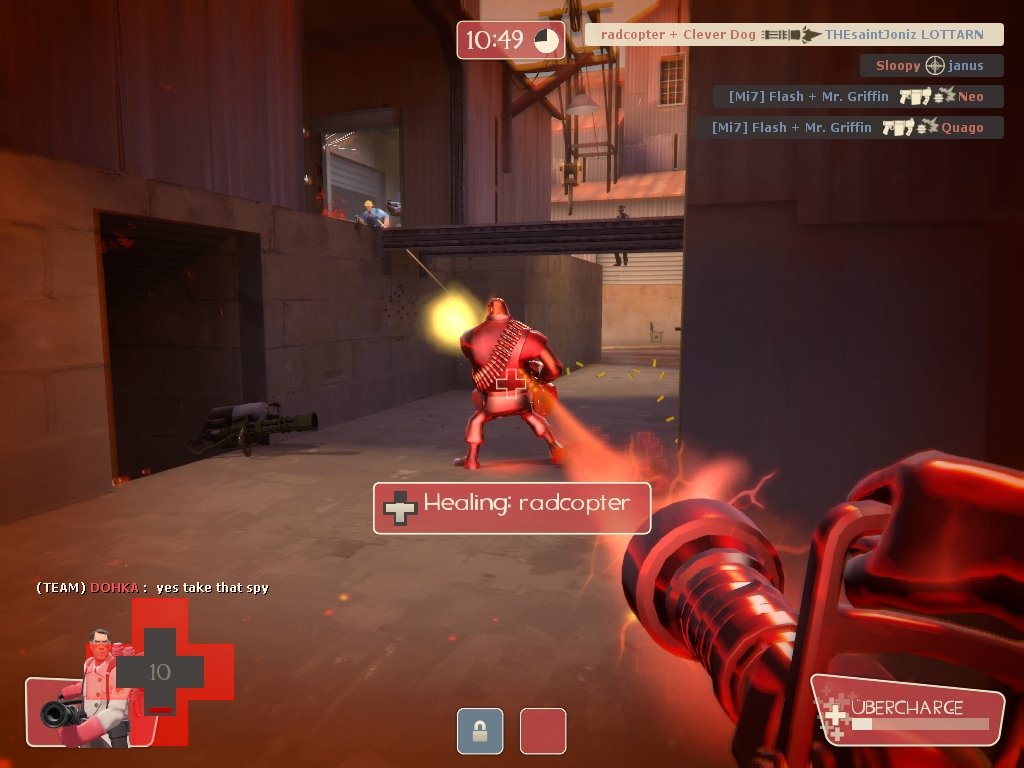Select the Sloopy killed janus feed entry

(x=931, y=66)
